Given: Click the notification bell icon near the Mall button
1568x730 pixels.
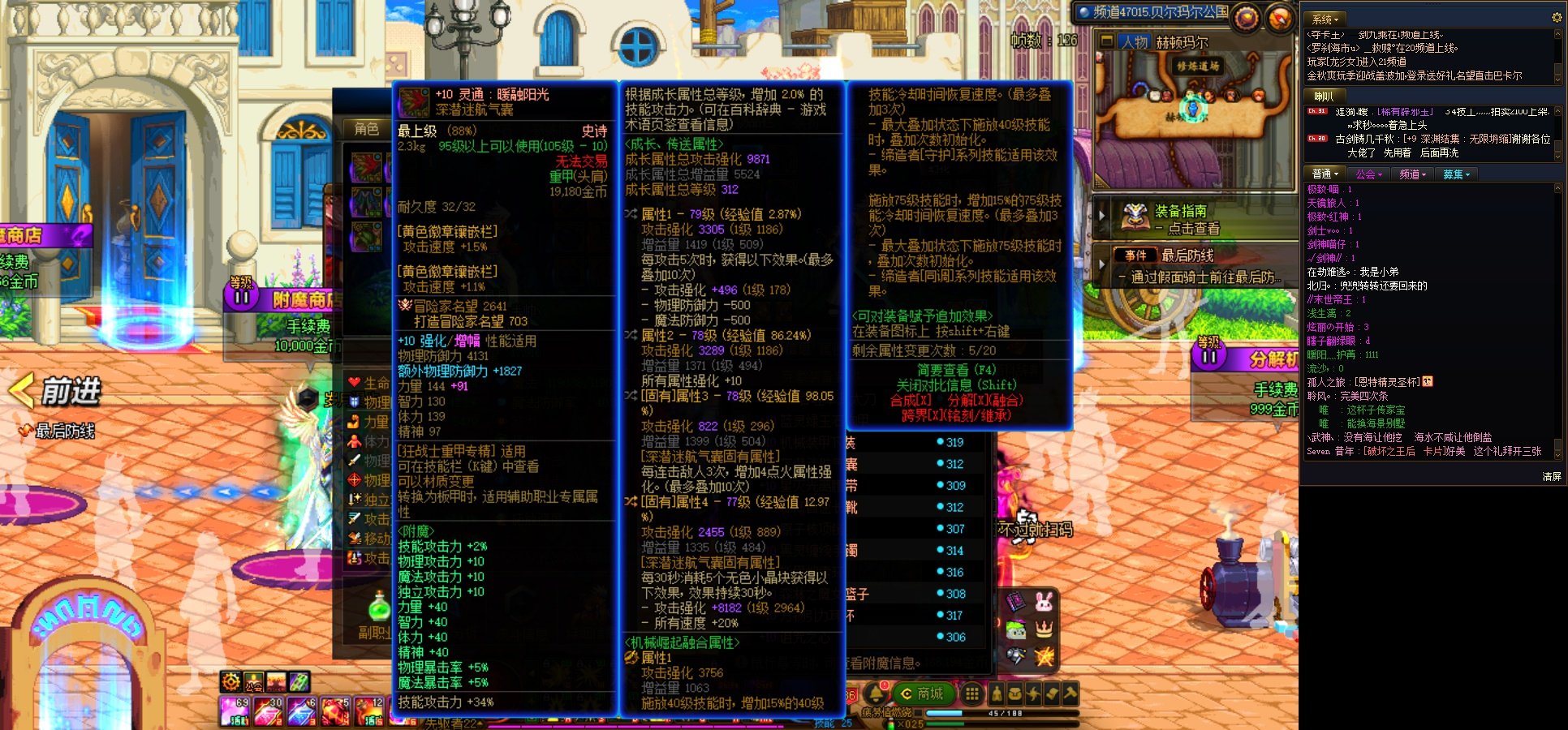Looking at the screenshot, I should (x=874, y=693).
